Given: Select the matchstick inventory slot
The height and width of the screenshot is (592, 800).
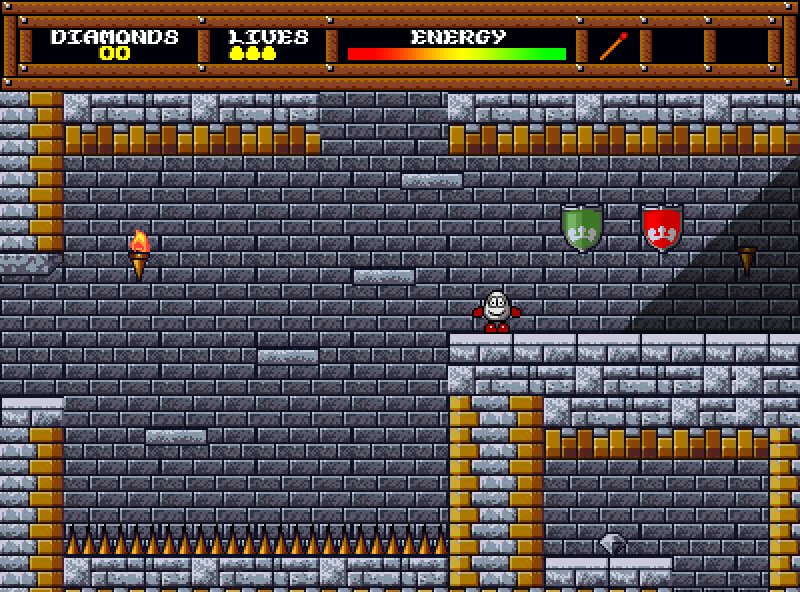Looking at the screenshot, I should pos(614,46).
